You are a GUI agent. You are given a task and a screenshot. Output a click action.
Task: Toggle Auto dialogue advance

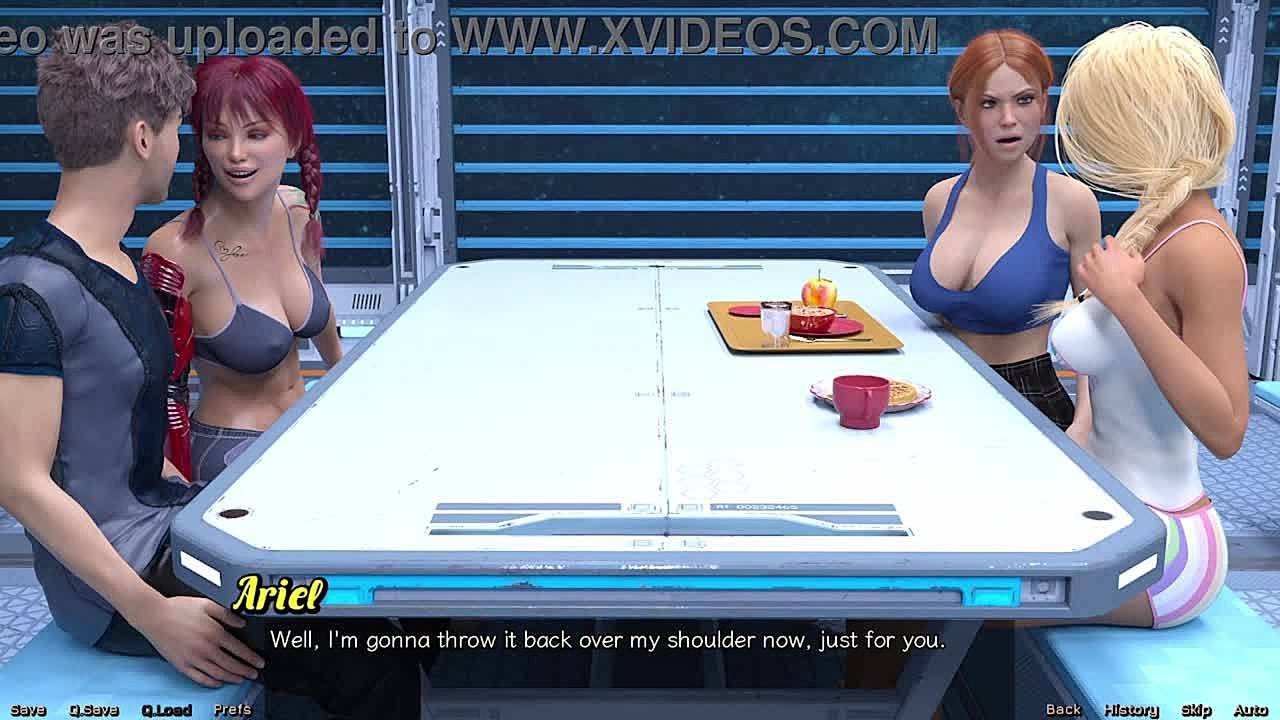[1250, 710]
